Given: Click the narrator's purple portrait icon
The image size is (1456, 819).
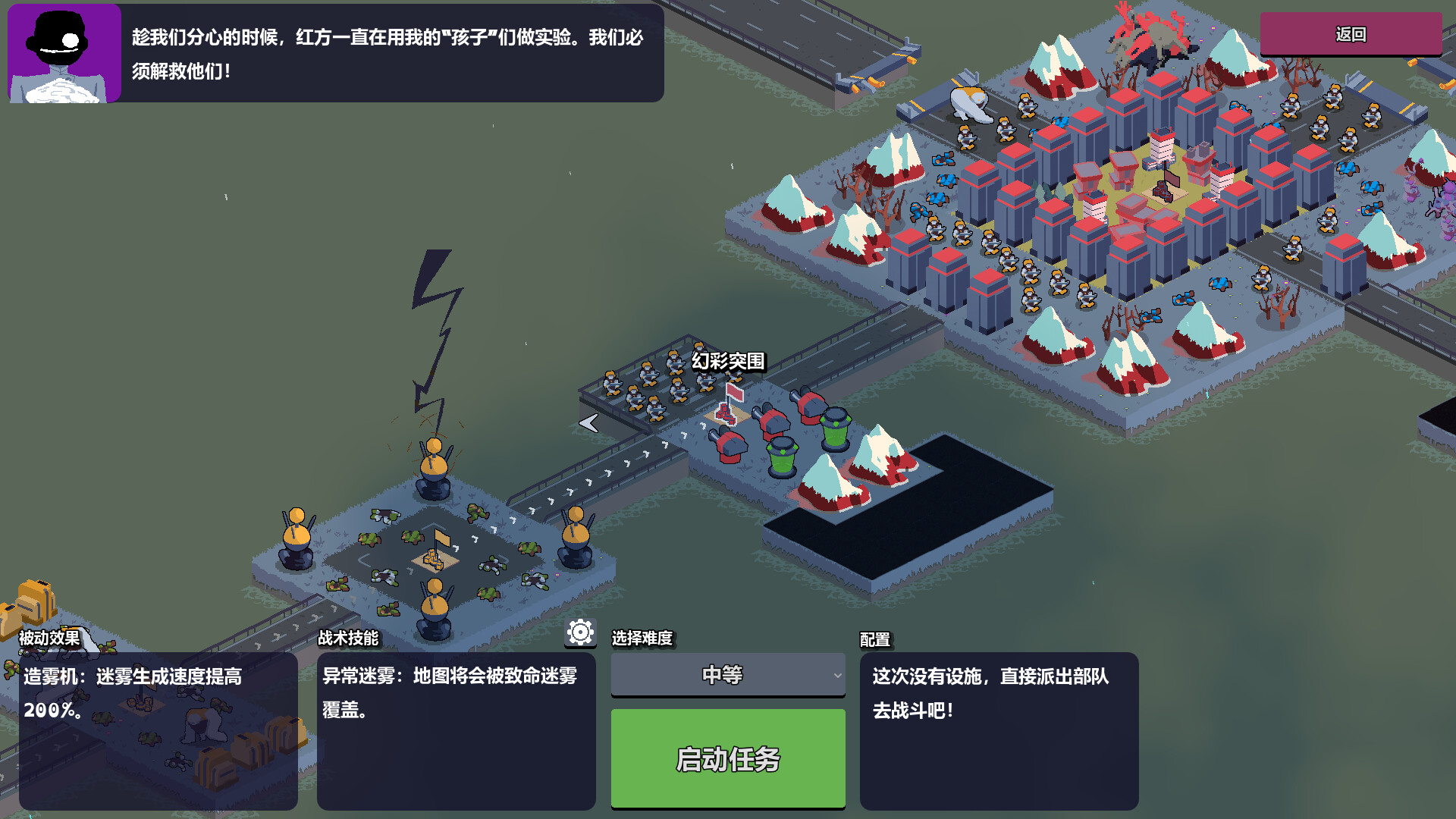Looking at the screenshot, I should click(63, 51).
